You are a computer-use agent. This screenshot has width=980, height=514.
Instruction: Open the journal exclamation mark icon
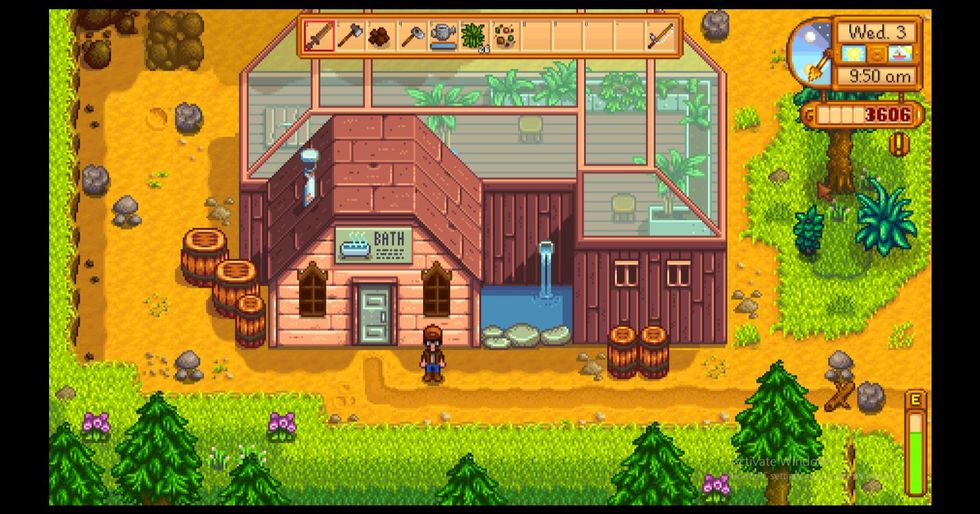coord(899,145)
